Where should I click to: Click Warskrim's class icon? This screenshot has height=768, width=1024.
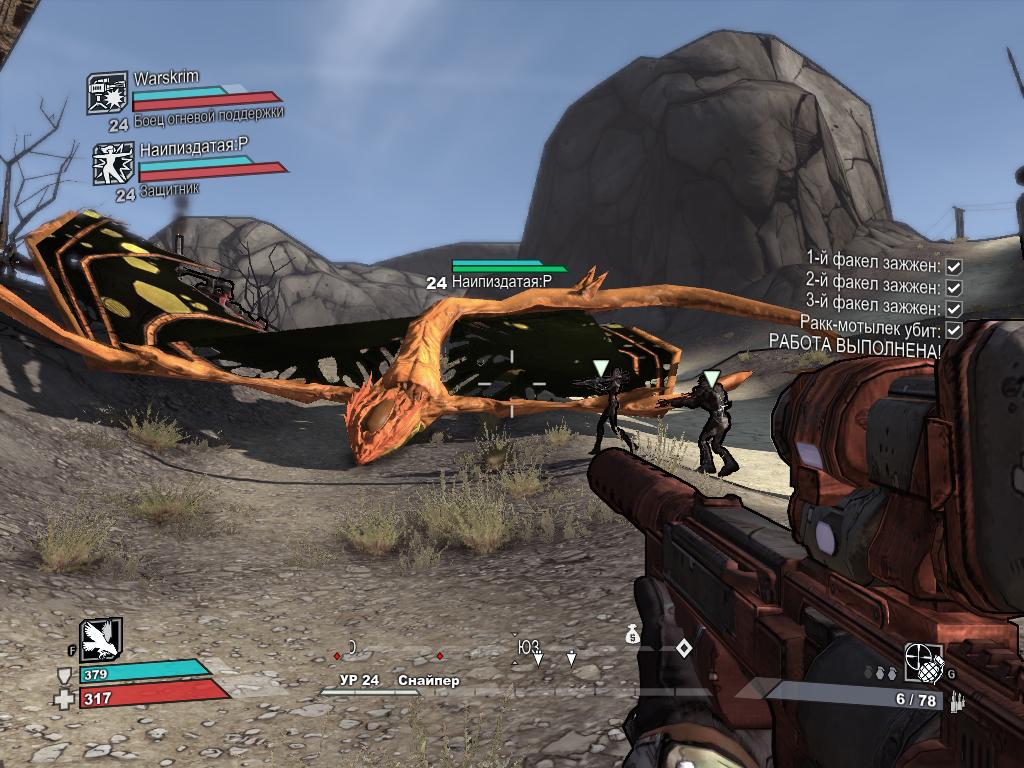tap(106, 93)
